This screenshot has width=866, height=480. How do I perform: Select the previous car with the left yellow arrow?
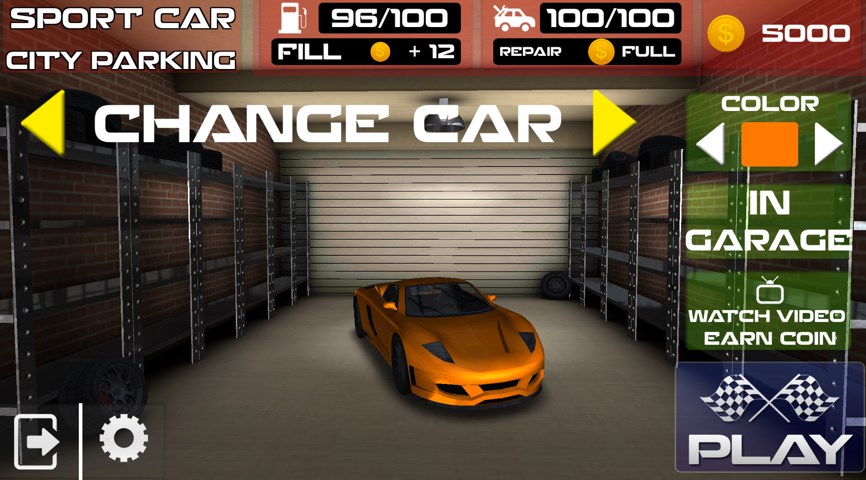tap(43, 122)
